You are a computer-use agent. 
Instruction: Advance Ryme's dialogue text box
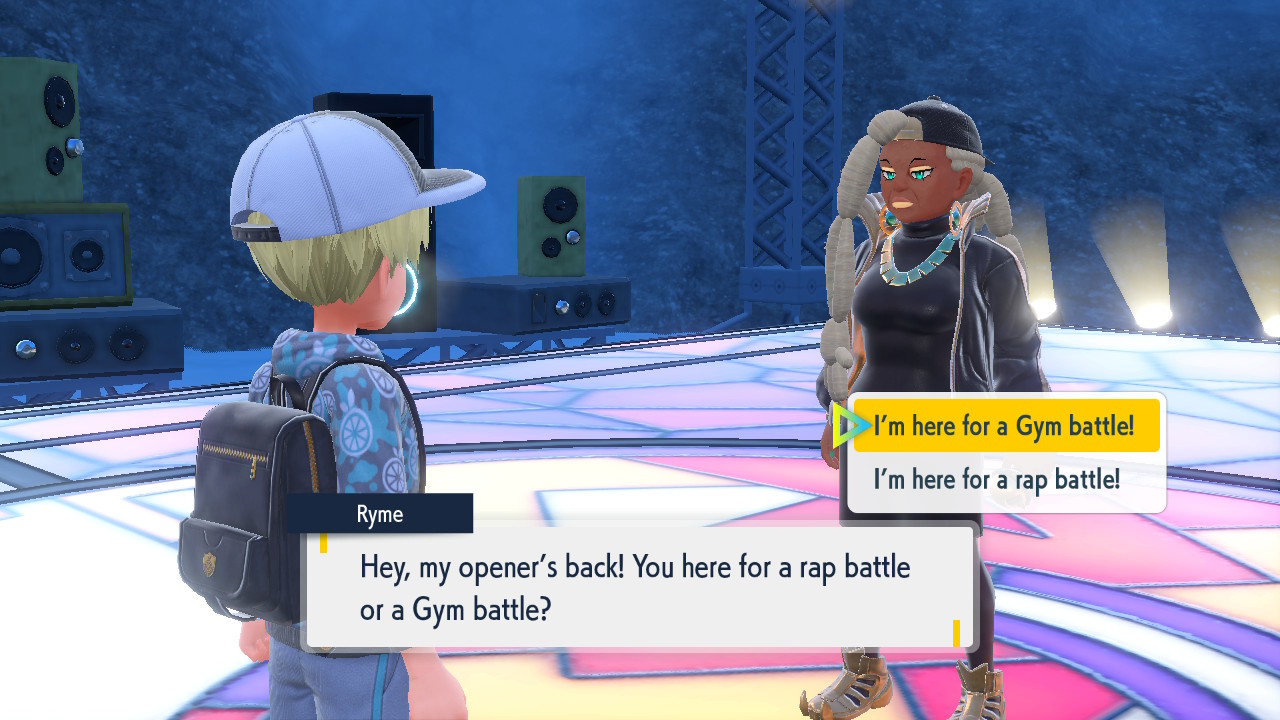coord(640,588)
